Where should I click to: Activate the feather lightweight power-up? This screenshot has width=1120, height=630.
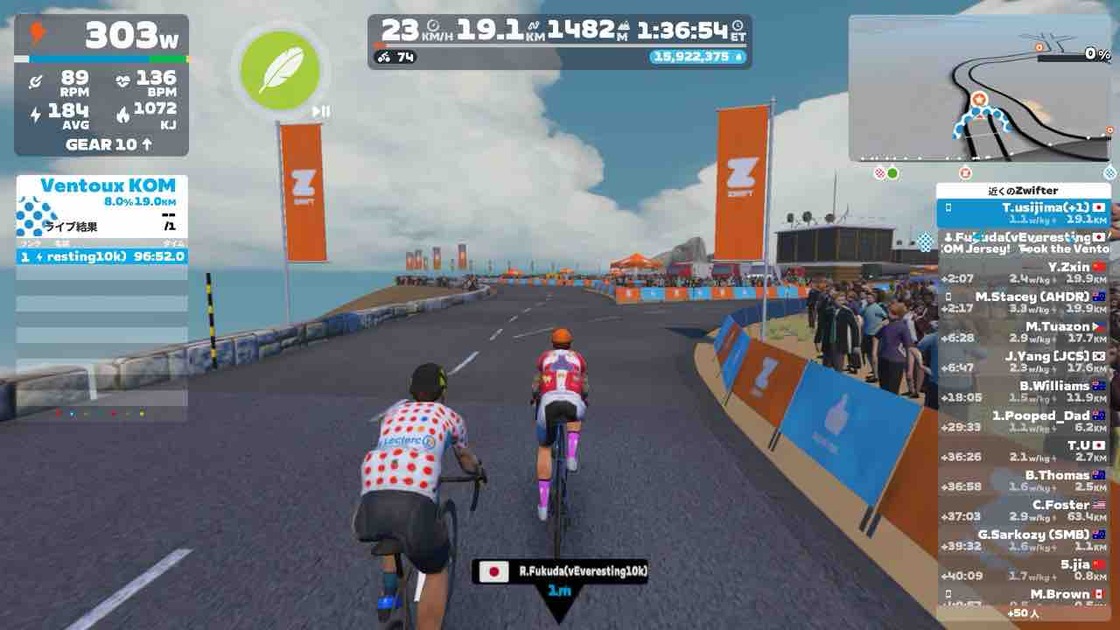point(280,70)
